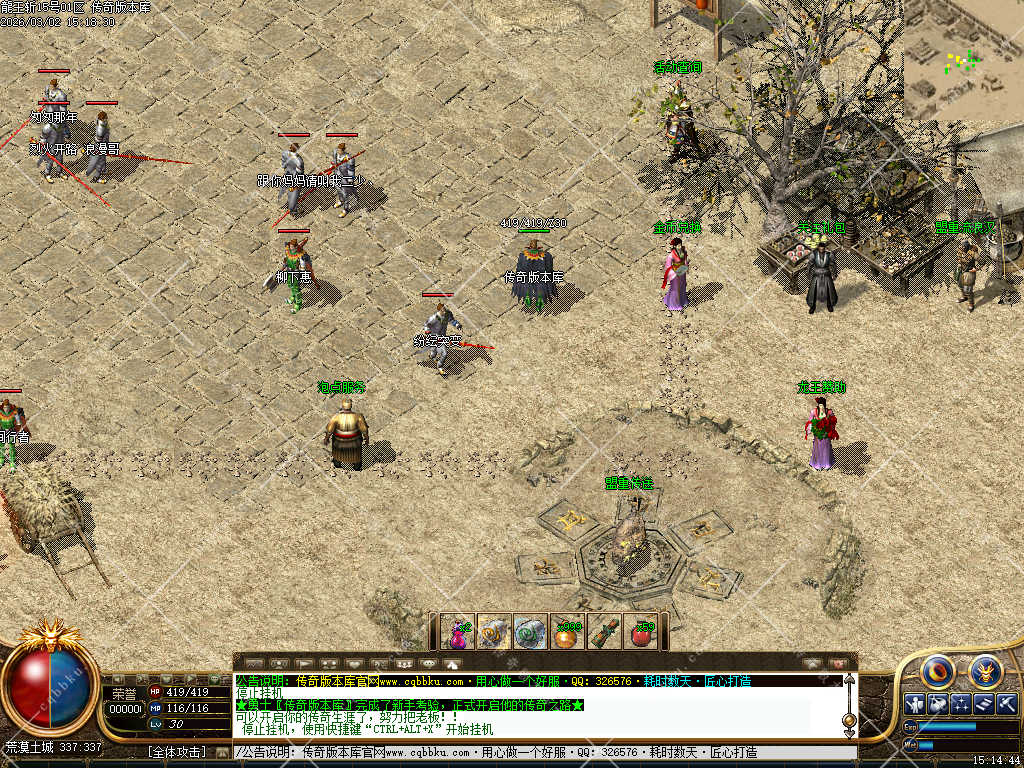Toggle the 全体攻击 attack mode label
The image size is (1024, 768).
[x=178, y=752]
